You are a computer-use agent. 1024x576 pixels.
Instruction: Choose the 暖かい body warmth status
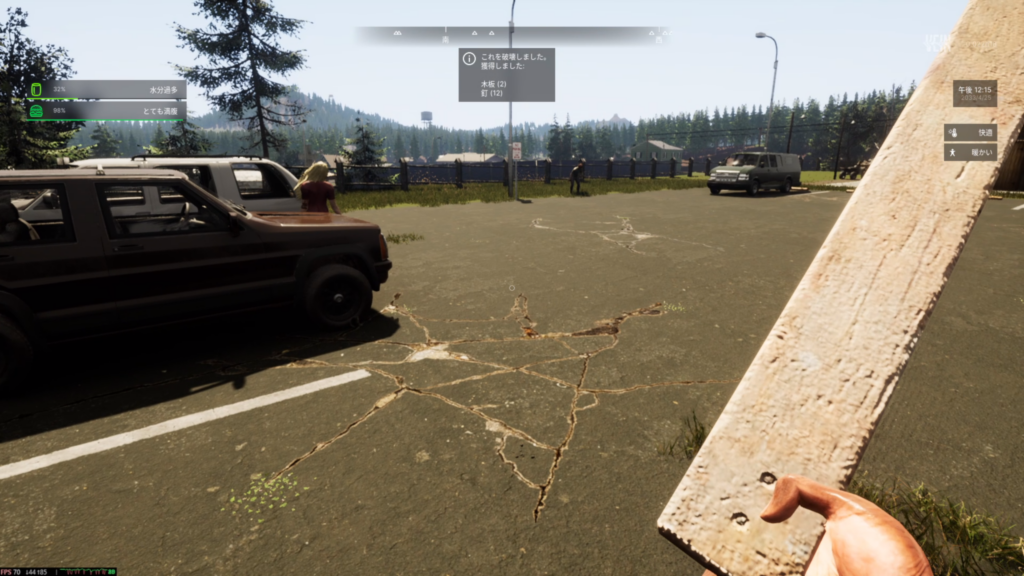[x=970, y=152]
